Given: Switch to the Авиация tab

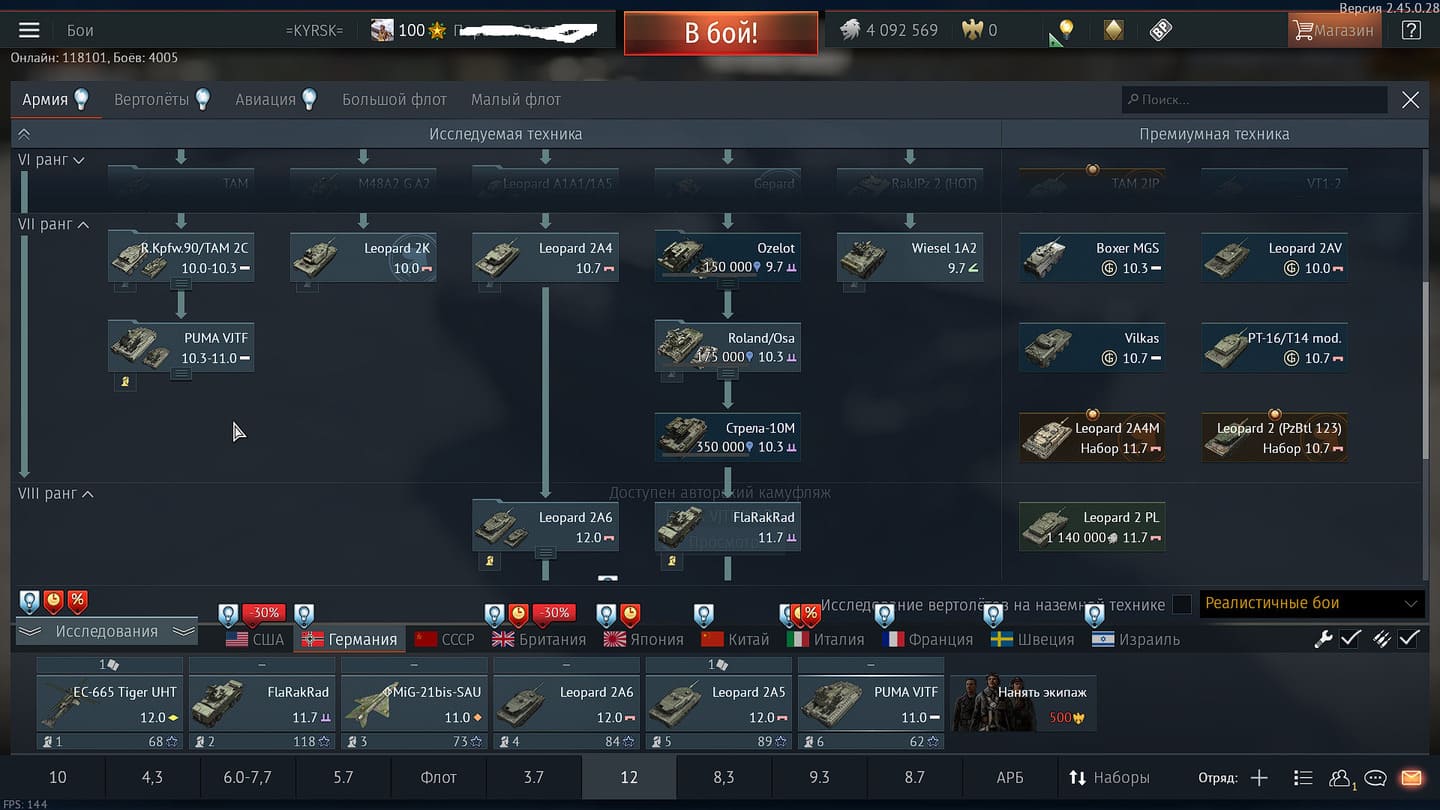Looking at the screenshot, I should pos(276,99).
